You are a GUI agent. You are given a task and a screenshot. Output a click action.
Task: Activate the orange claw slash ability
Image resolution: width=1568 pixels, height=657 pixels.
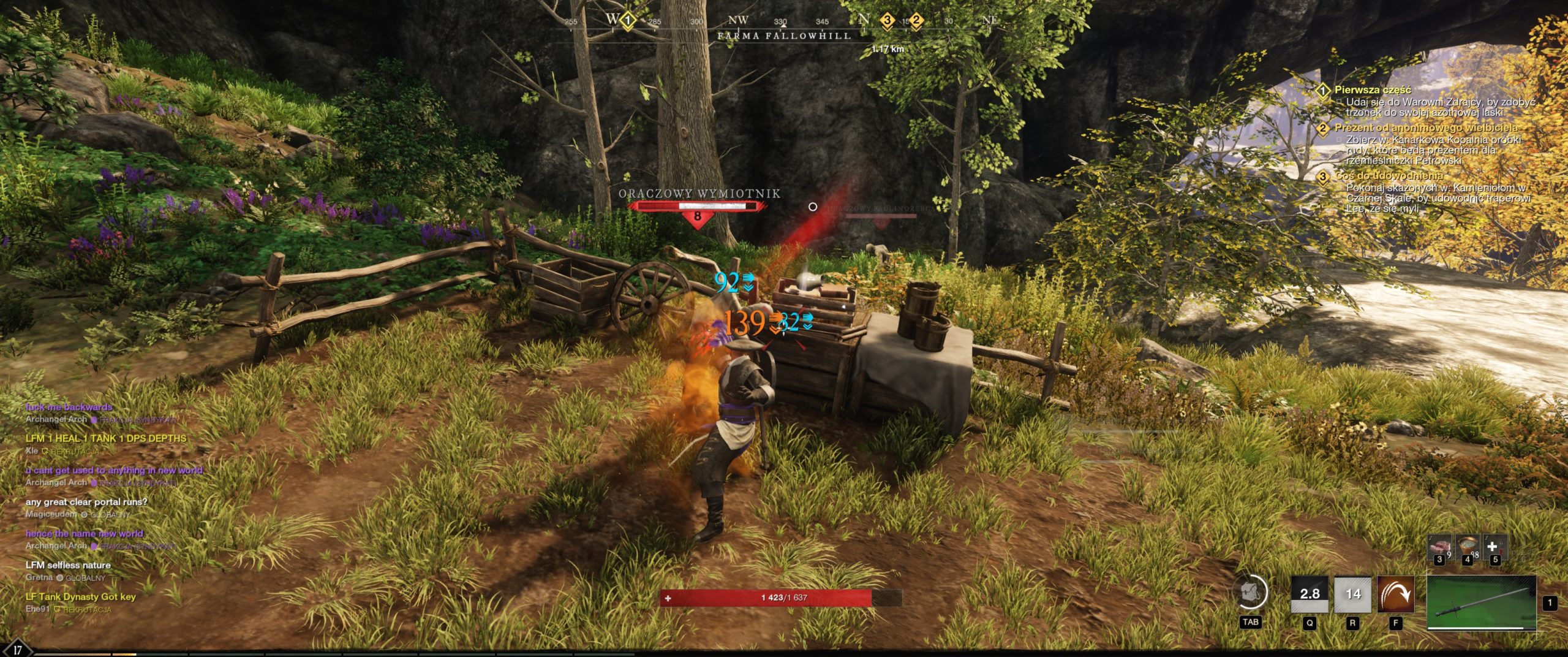pos(1395,594)
